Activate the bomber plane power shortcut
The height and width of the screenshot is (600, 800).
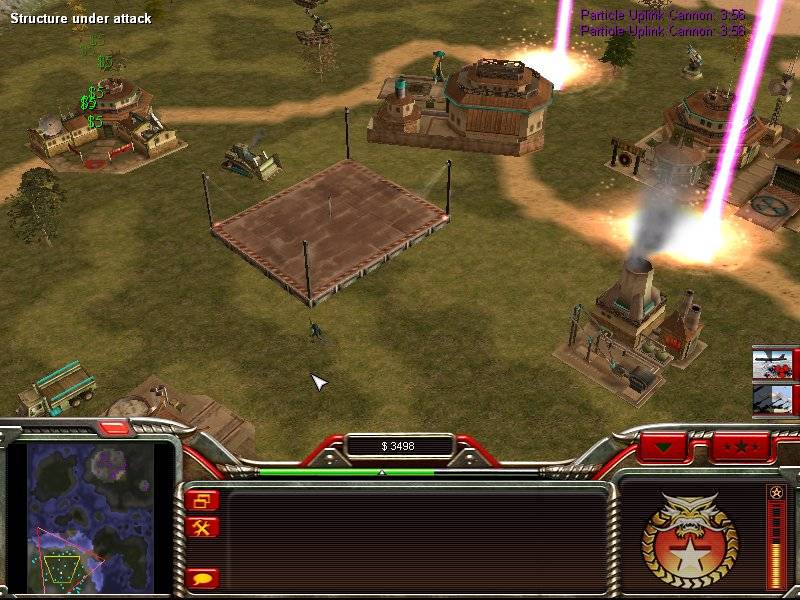click(773, 364)
